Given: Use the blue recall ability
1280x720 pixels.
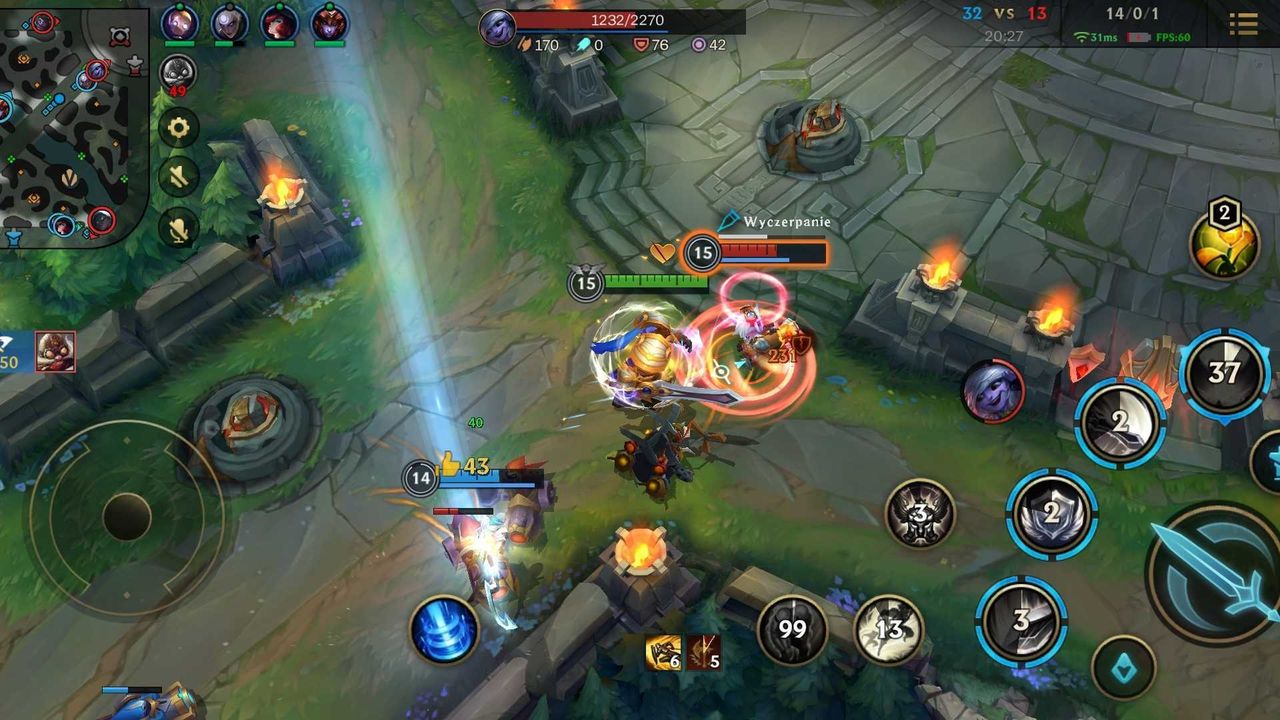Looking at the screenshot, I should tap(444, 630).
